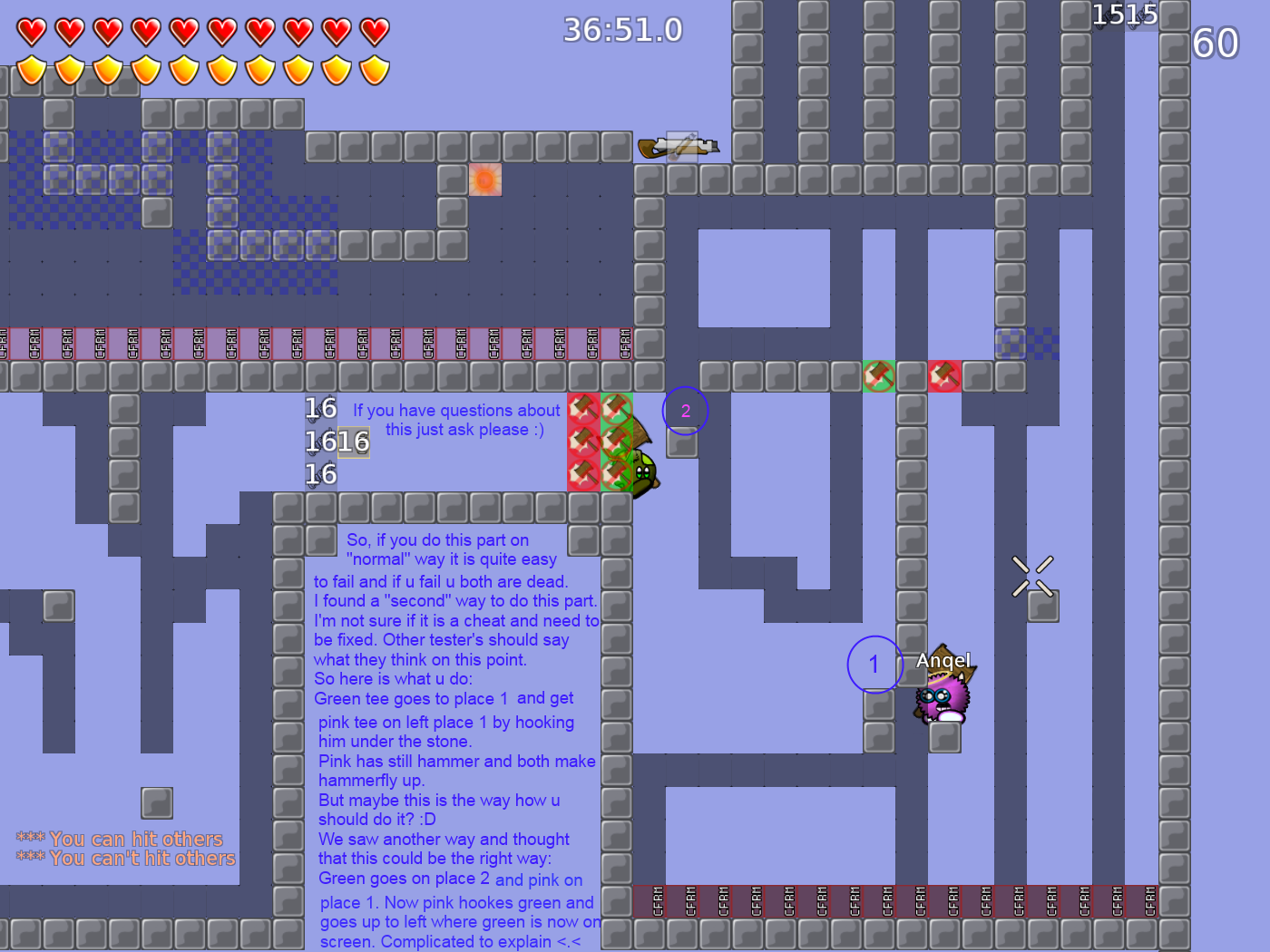
Task: Select the green no-hammer icon near the top wall
Action: point(877,377)
